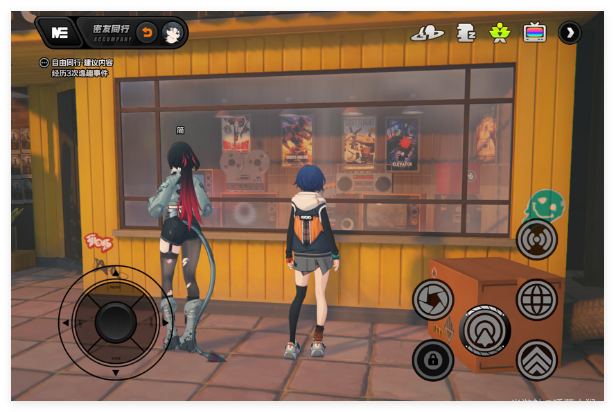Activate the large center arrow action button
This screenshot has height=412, width=615.
(486, 330)
